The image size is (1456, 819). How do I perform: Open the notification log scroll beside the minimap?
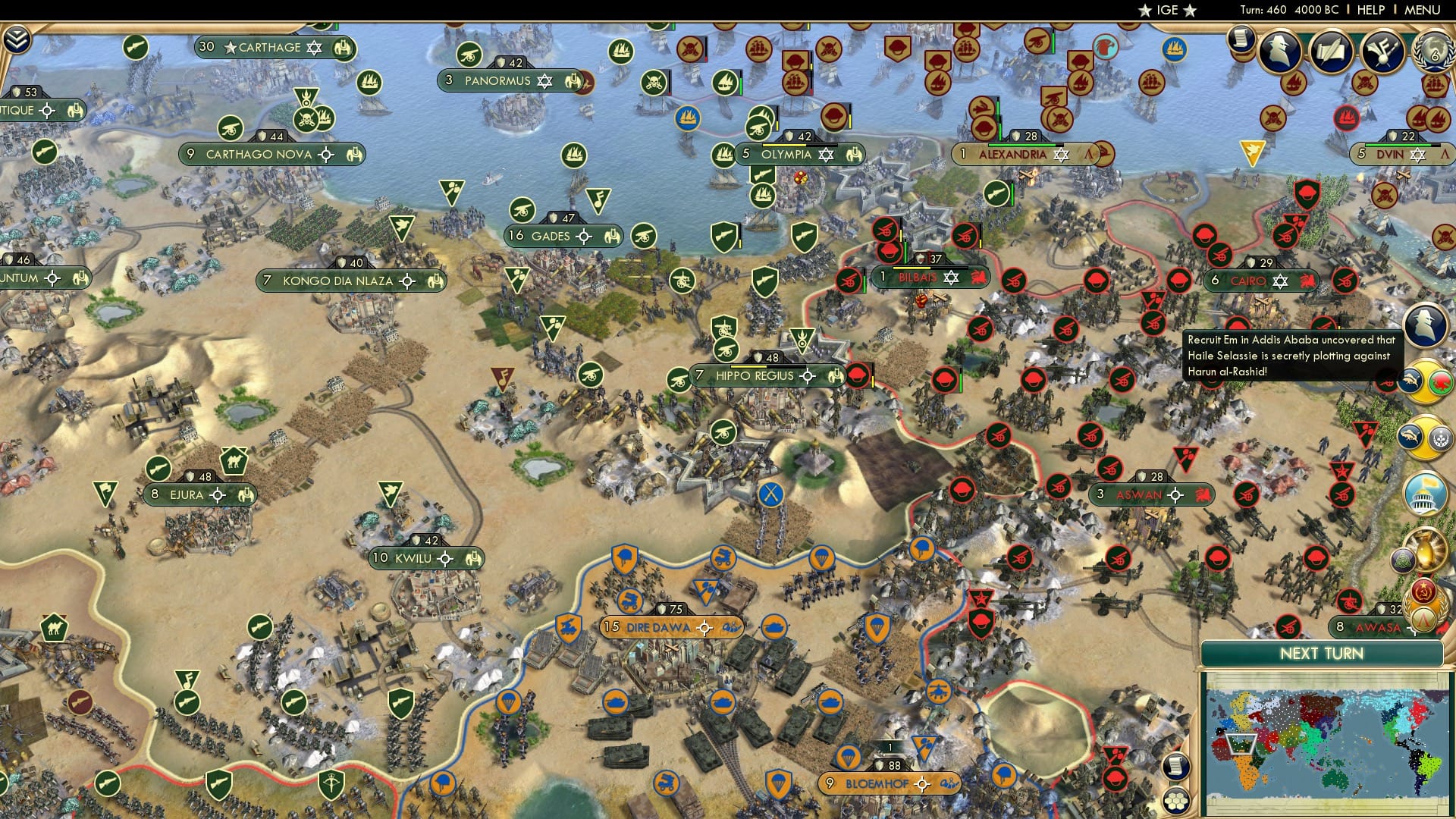click(x=1175, y=767)
